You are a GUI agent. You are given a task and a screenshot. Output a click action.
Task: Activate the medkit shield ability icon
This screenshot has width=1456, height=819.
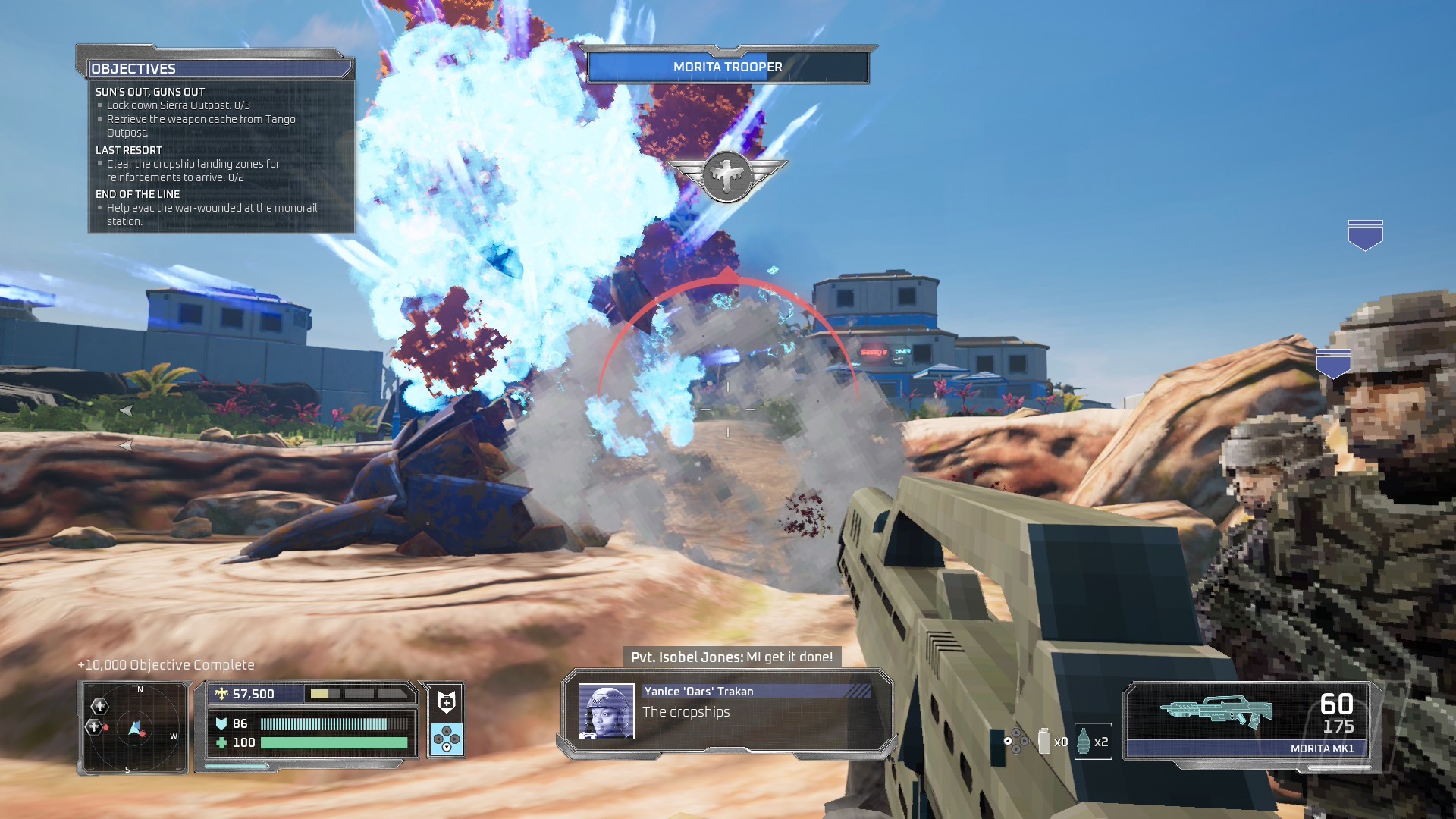(447, 701)
